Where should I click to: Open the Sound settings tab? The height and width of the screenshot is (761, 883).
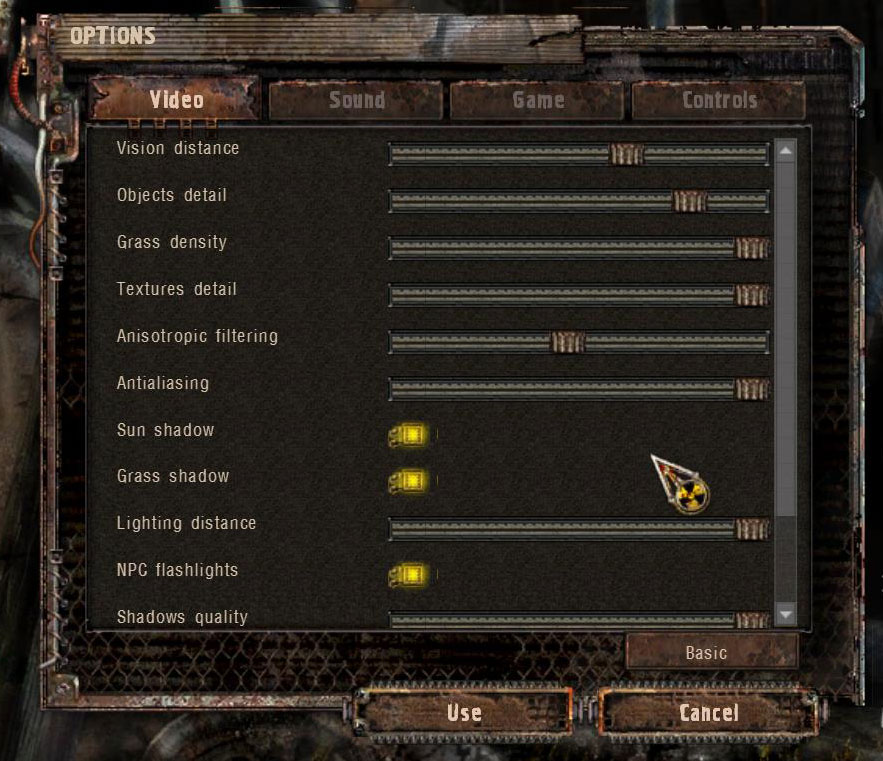pyautogui.click(x=356, y=100)
